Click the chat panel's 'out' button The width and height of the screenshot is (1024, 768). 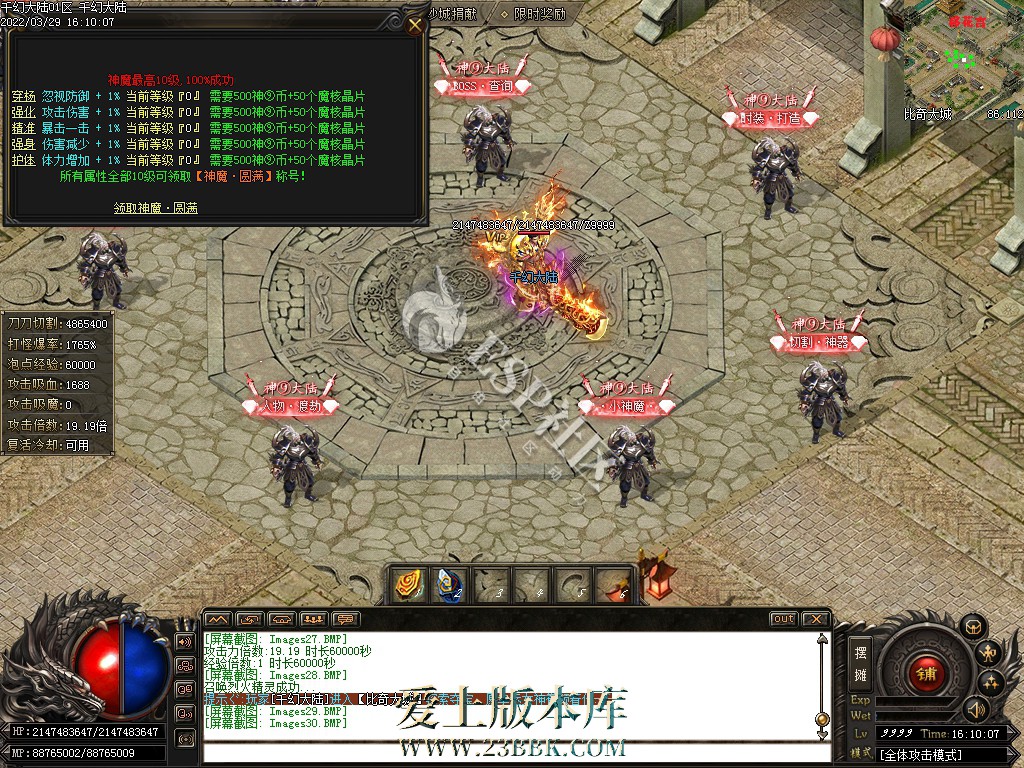tap(783, 619)
